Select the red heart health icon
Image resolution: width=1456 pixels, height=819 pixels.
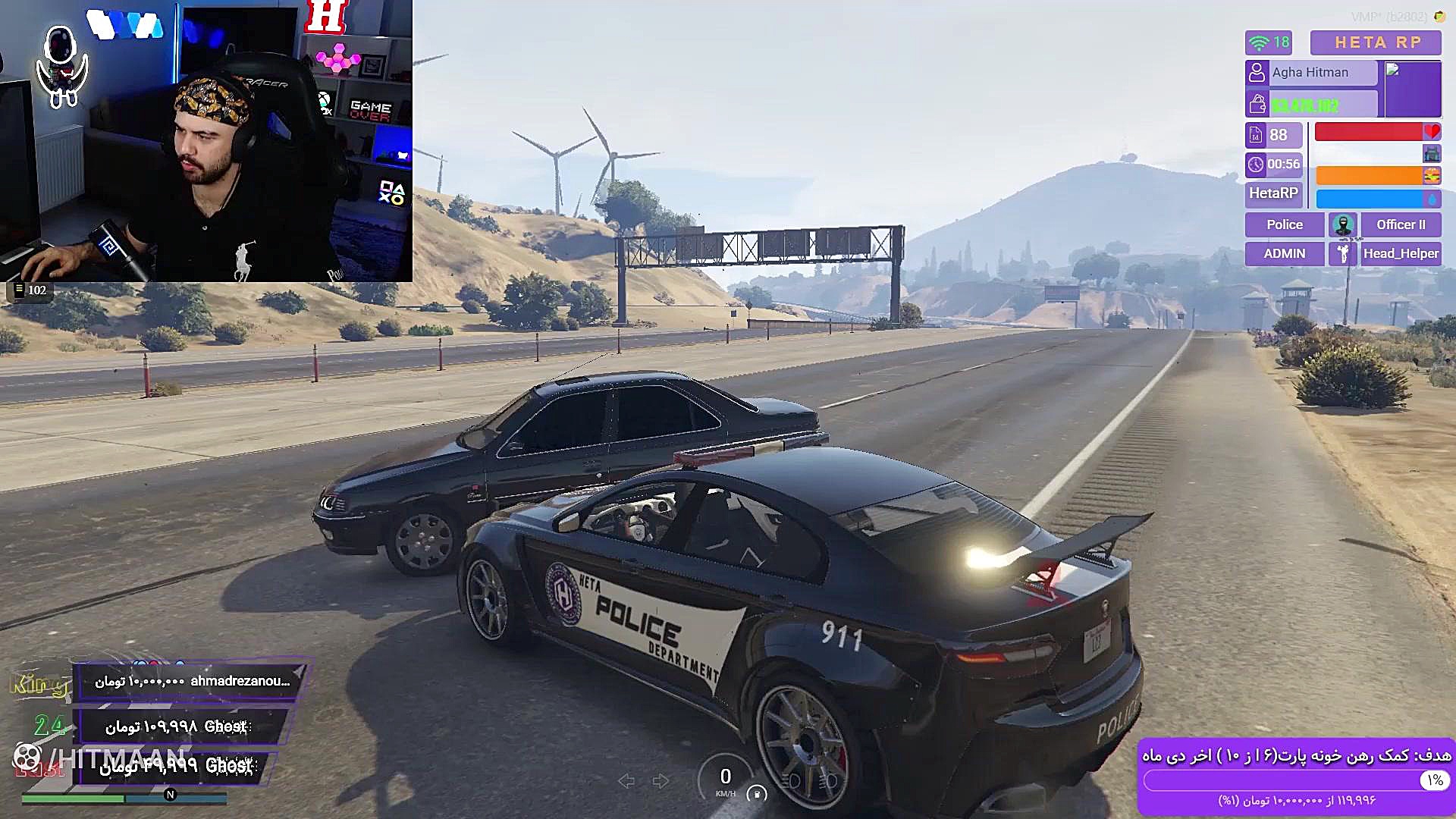click(x=1432, y=132)
